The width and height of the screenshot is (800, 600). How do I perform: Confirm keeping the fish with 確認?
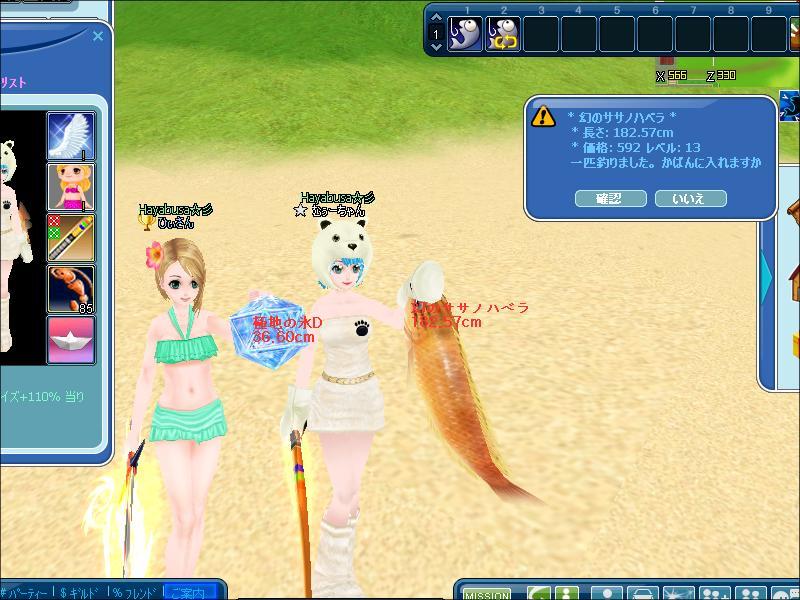tap(610, 198)
